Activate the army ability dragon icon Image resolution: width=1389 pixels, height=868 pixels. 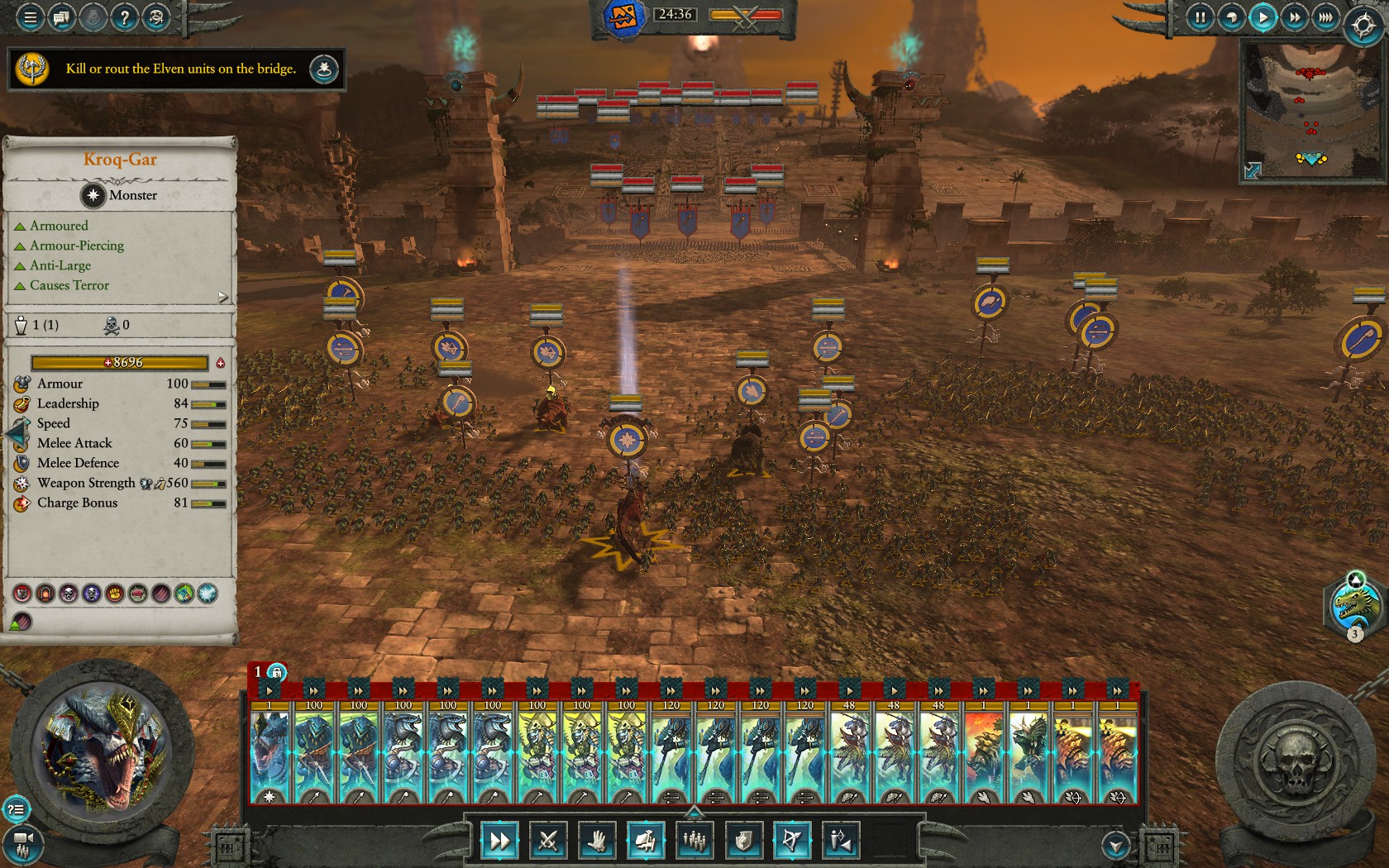coord(1354,606)
